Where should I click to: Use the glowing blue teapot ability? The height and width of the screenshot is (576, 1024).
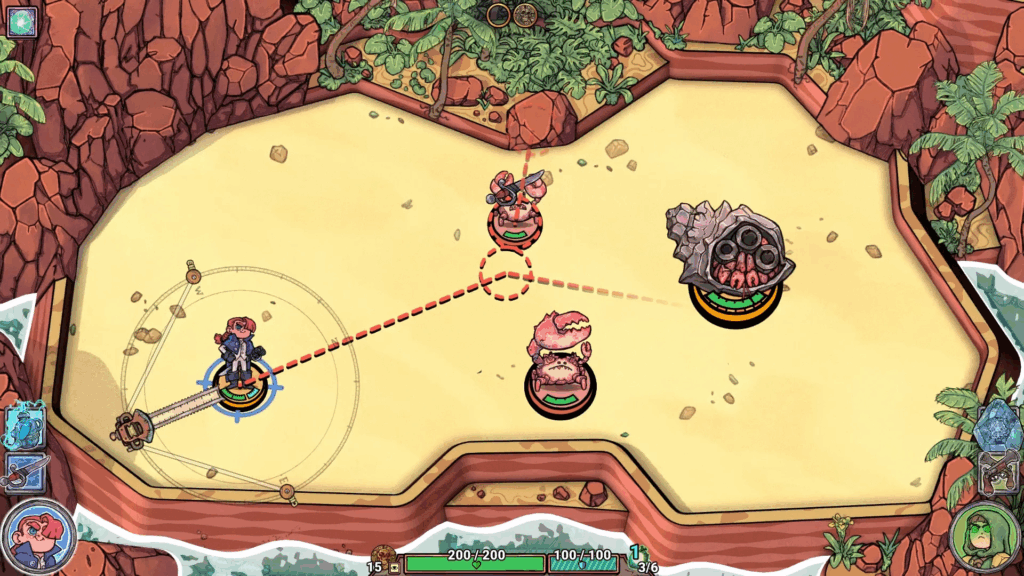click(25, 425)
